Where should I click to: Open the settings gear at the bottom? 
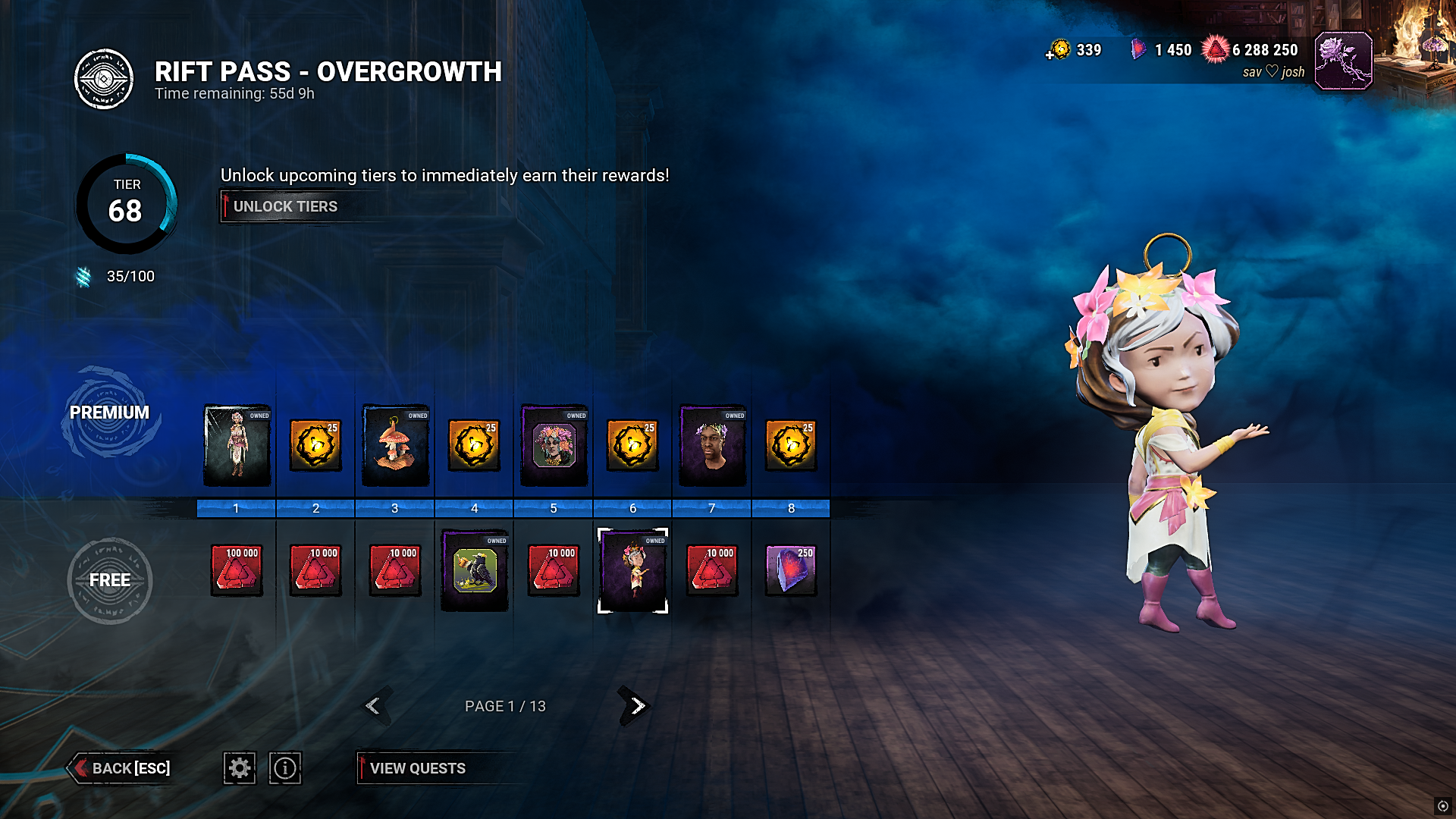point(240,768)
